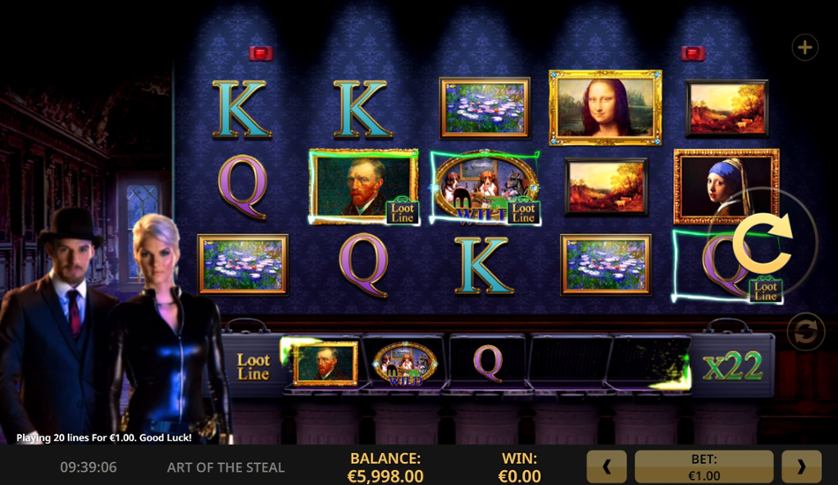Open the plus menu button
This screenshot has width=838, height=485.
pyautogui.click(x=804, y=47)
